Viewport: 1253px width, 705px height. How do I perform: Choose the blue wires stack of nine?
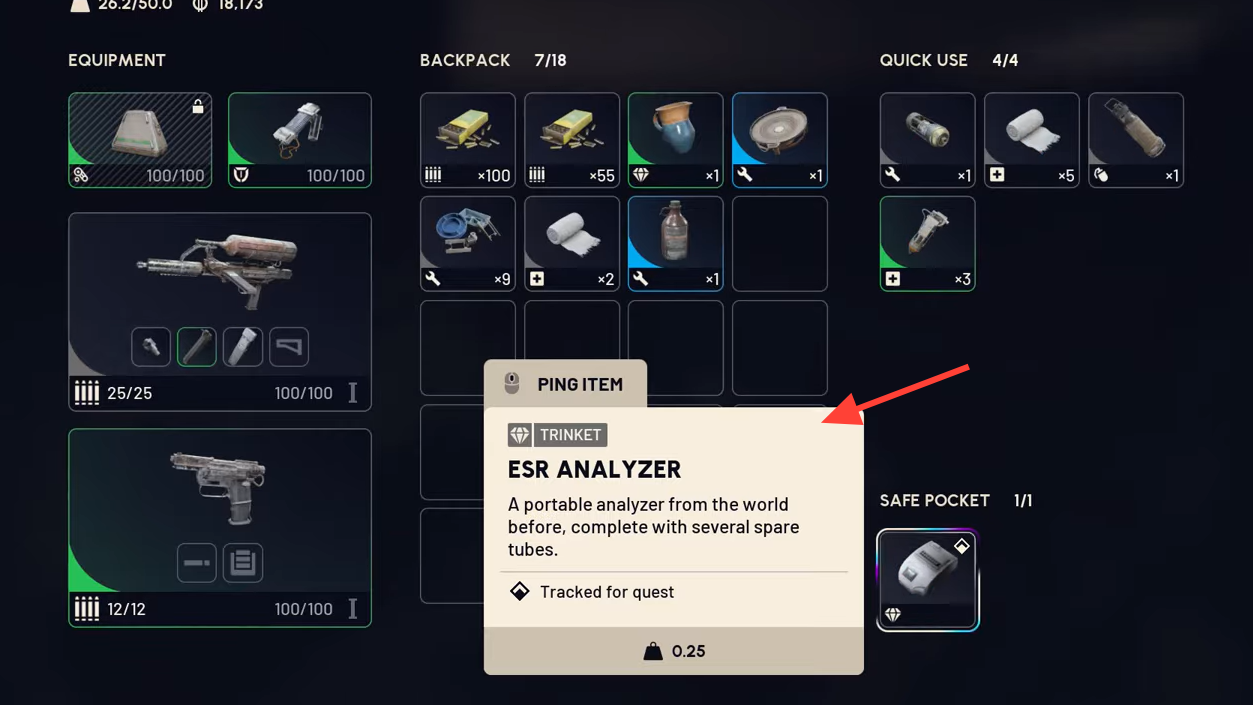468,243
